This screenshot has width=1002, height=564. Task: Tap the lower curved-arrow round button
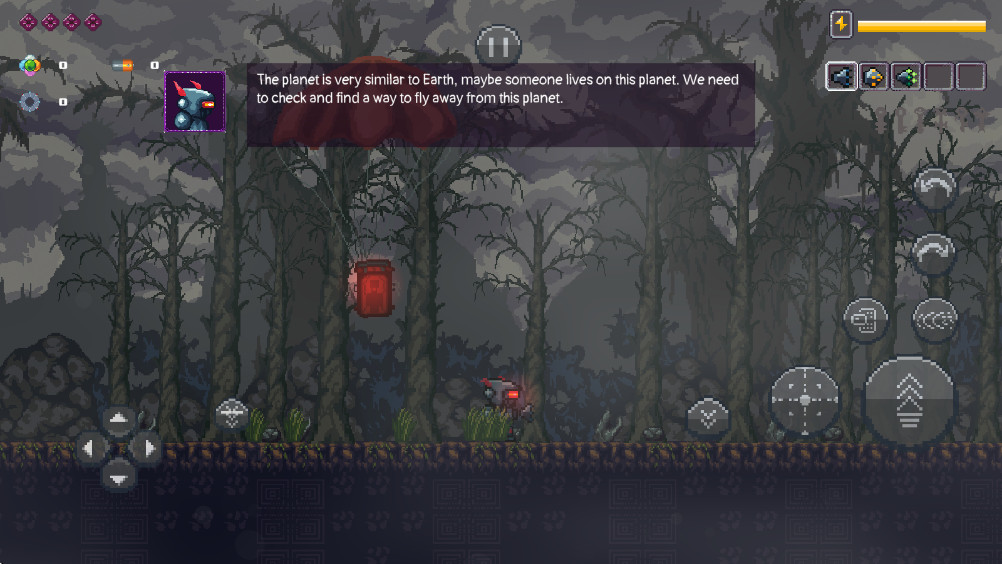click(934, 254)
